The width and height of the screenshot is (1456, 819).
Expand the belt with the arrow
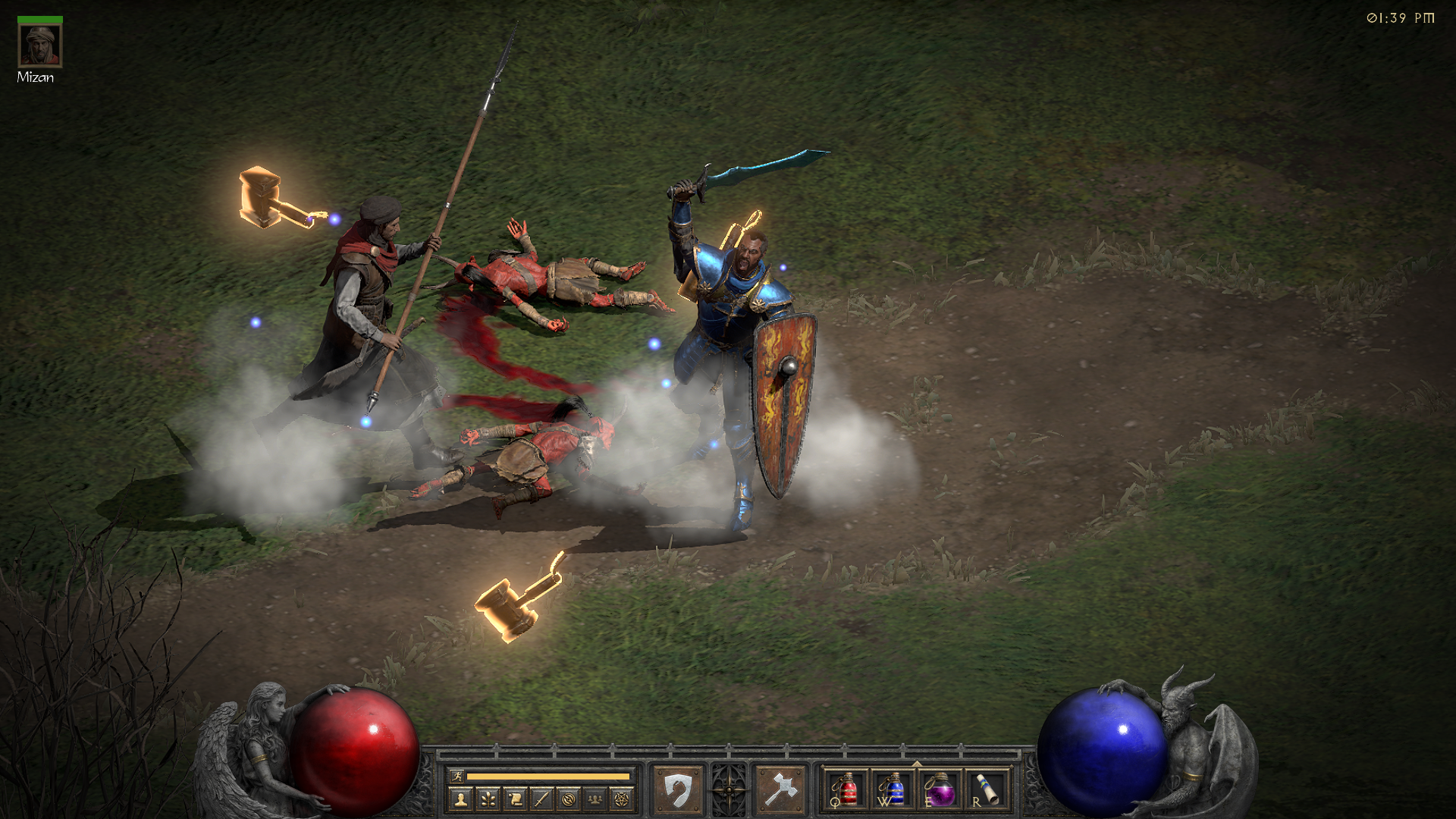click(917, 764)
